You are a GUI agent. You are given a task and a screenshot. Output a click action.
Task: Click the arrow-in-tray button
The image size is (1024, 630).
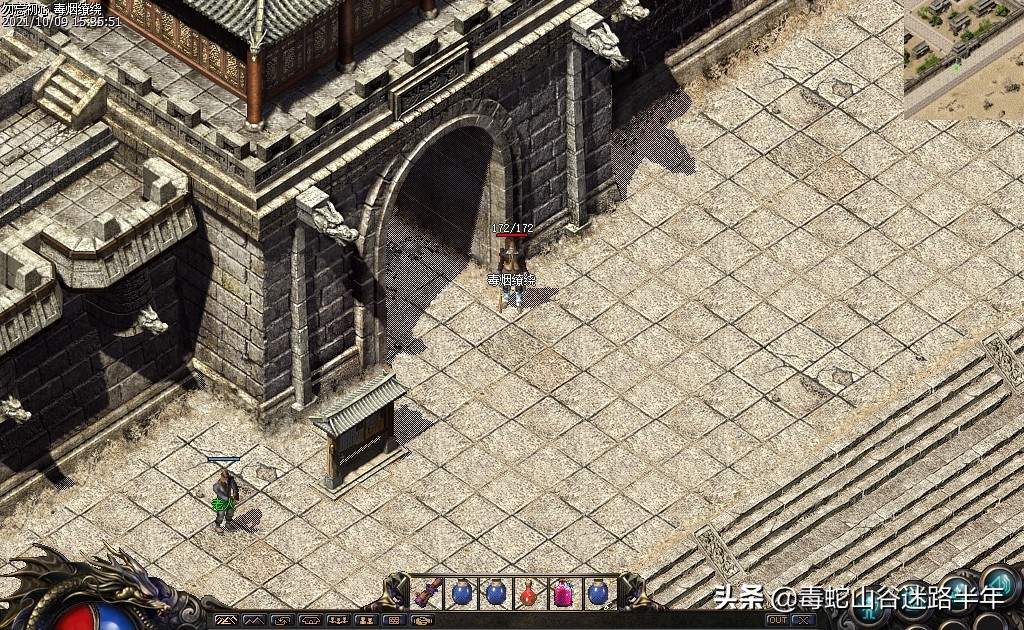pos(282,620)
